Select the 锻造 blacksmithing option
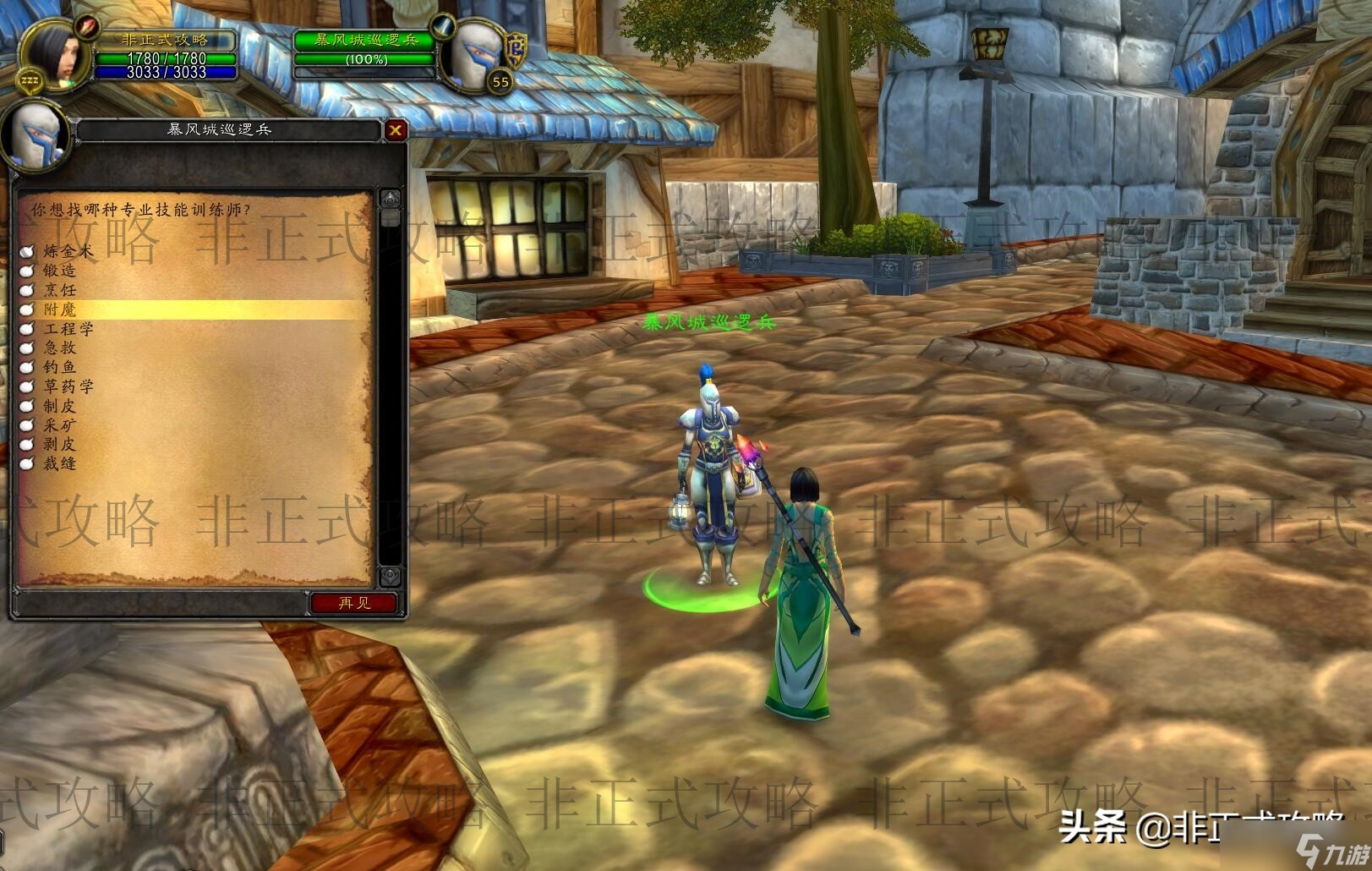1372x871 pixels. pos(59,271)
